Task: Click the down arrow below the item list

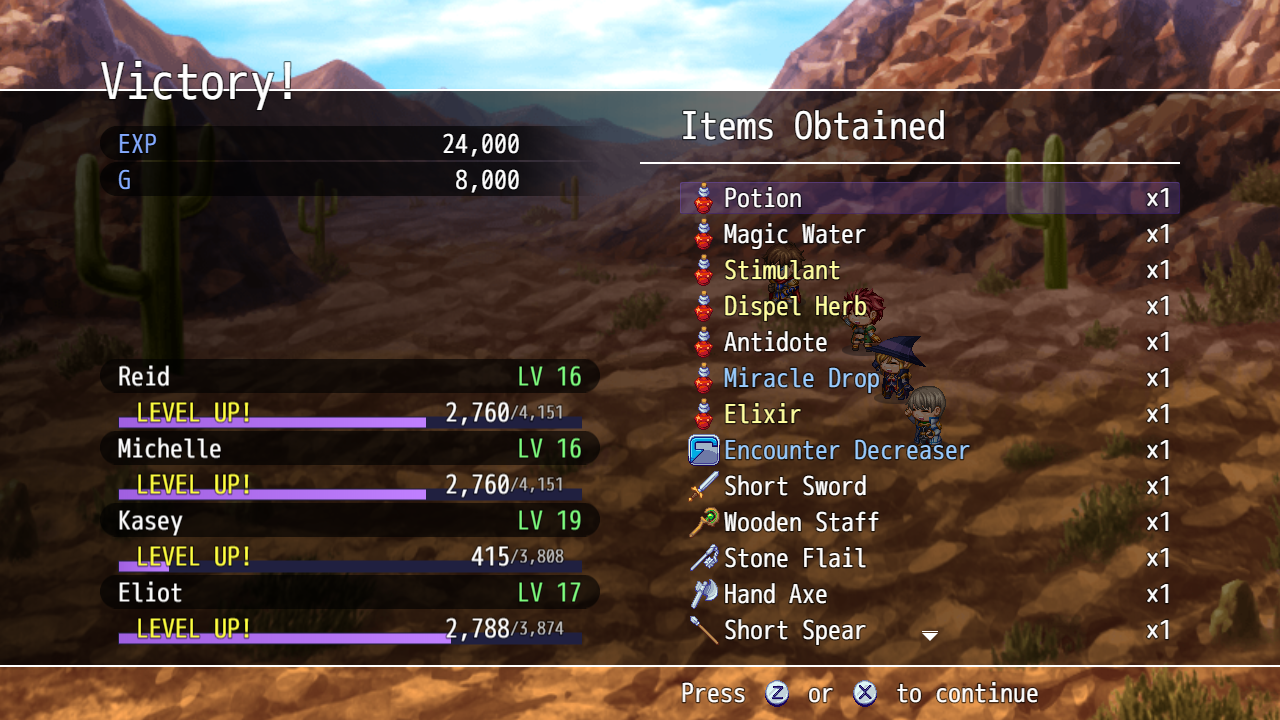Action: (930, 636)
